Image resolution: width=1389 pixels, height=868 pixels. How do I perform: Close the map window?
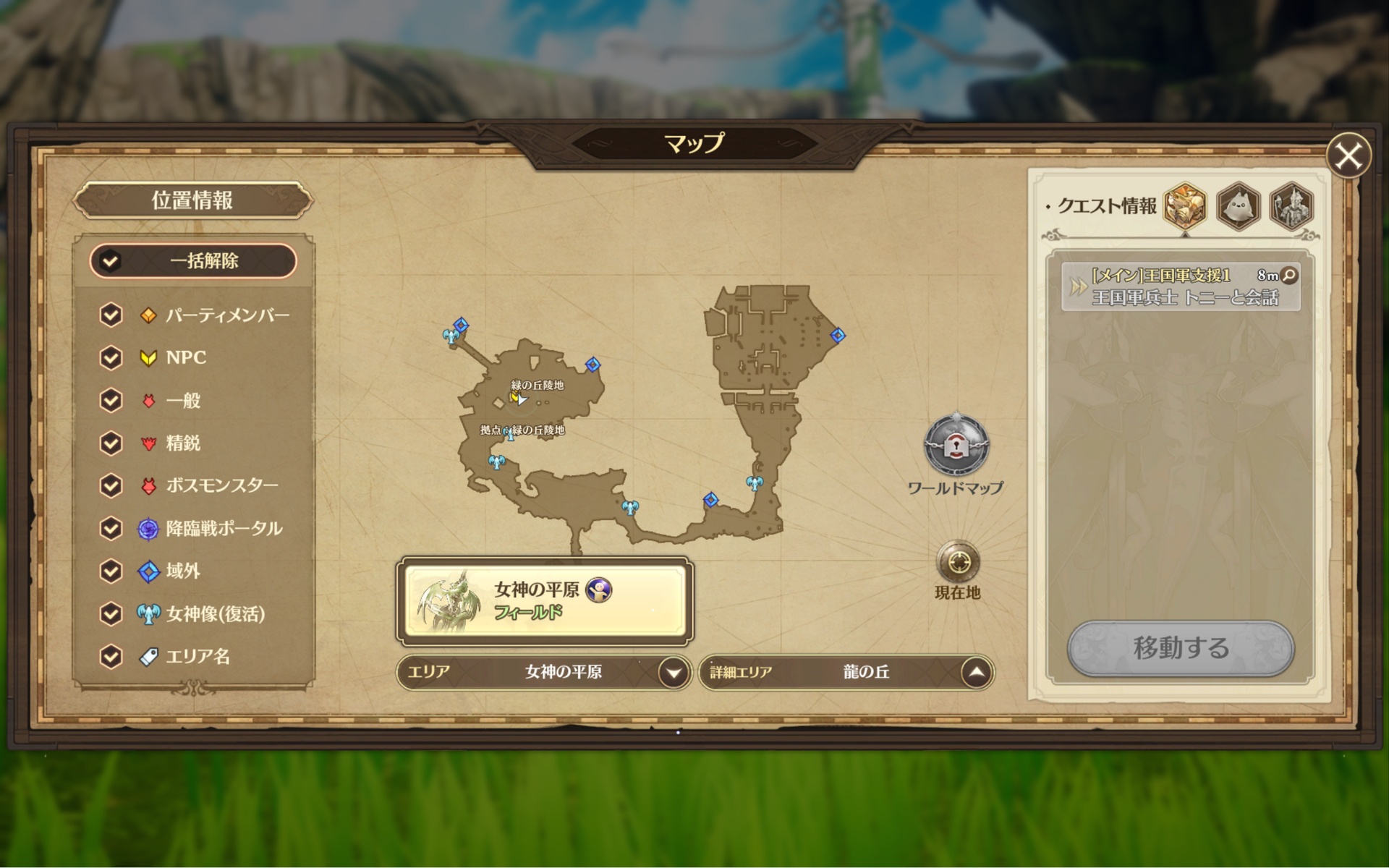(x=1348, y=156)
